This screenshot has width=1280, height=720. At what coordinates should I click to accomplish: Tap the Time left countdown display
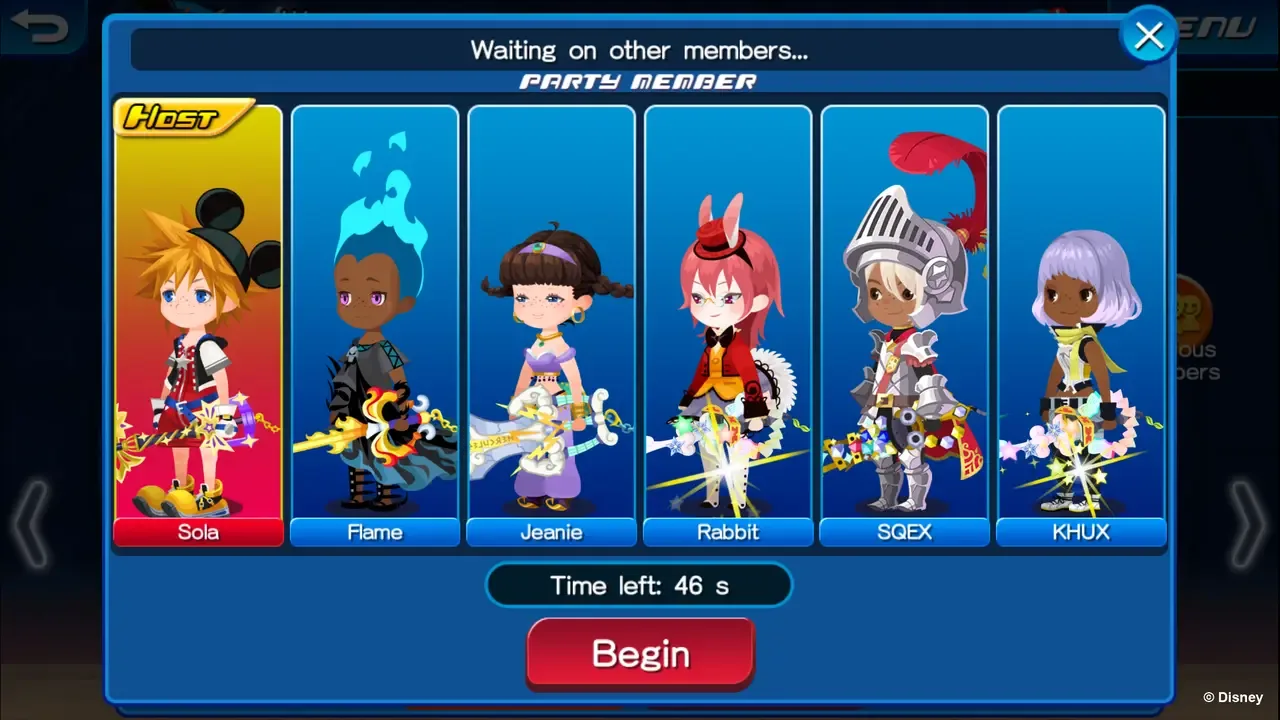pos(639,585)
